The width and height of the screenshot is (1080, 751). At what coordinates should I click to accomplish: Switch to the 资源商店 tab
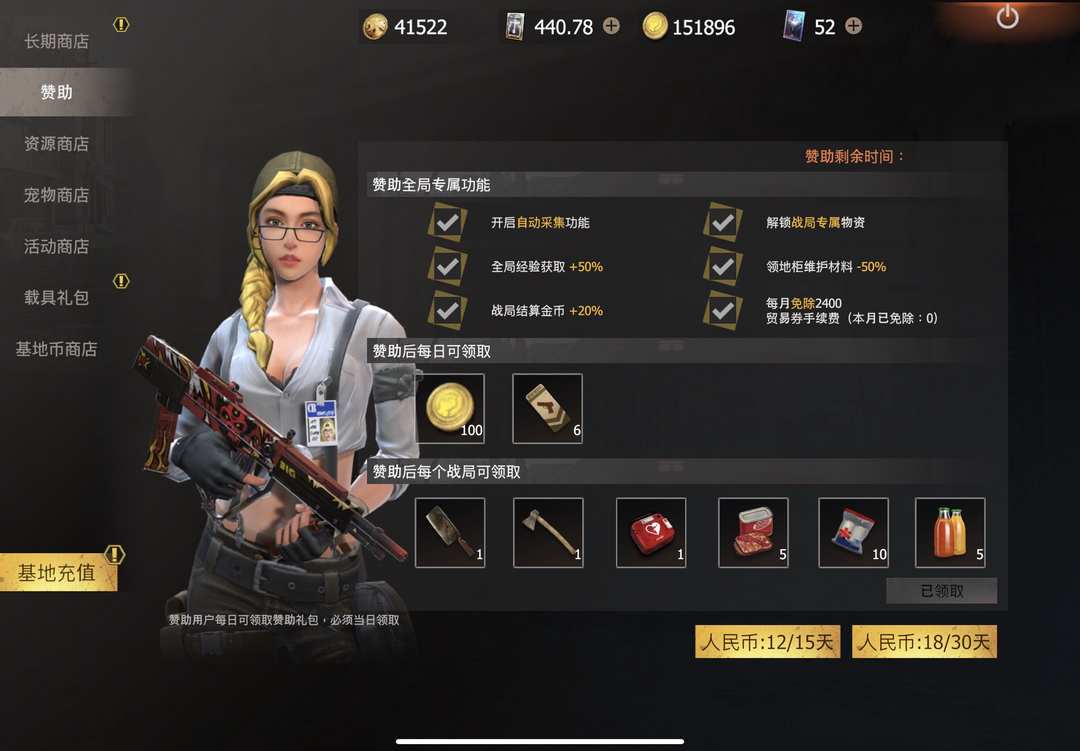pyautogui.click(x=57, y=144)
